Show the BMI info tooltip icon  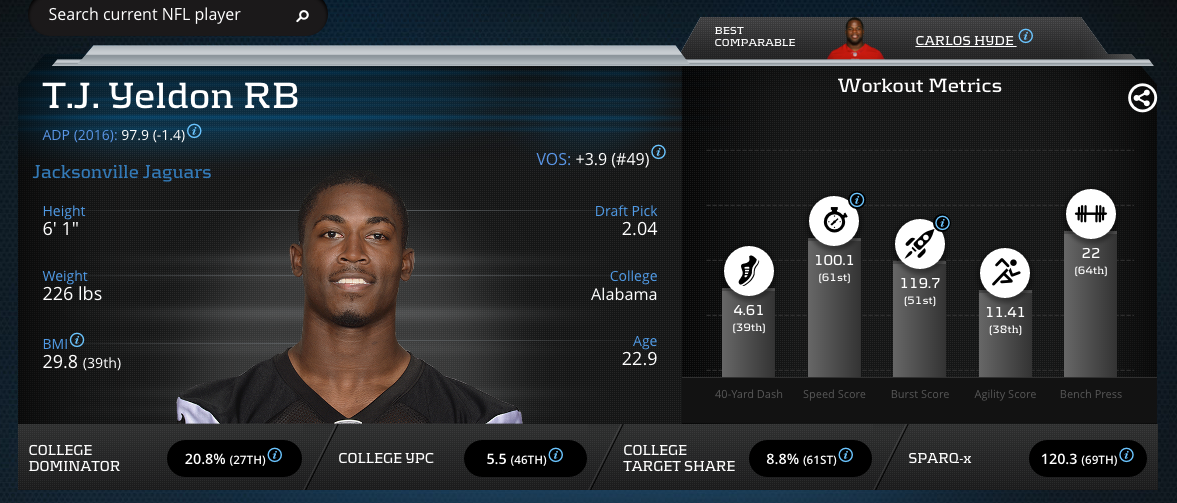click(x=77, y=340)
